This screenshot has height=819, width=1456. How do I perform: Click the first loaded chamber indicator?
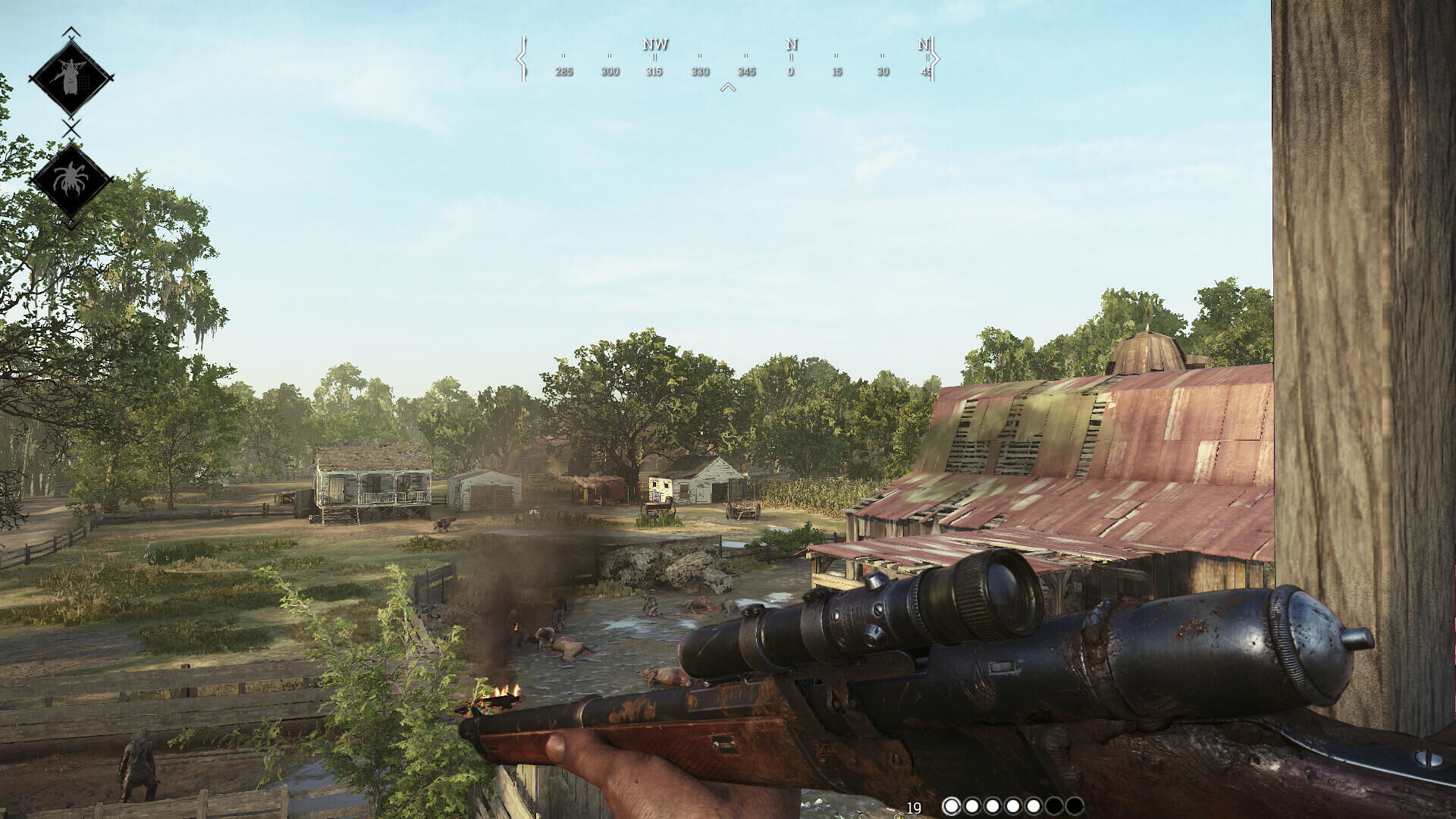tap(952, 805)
